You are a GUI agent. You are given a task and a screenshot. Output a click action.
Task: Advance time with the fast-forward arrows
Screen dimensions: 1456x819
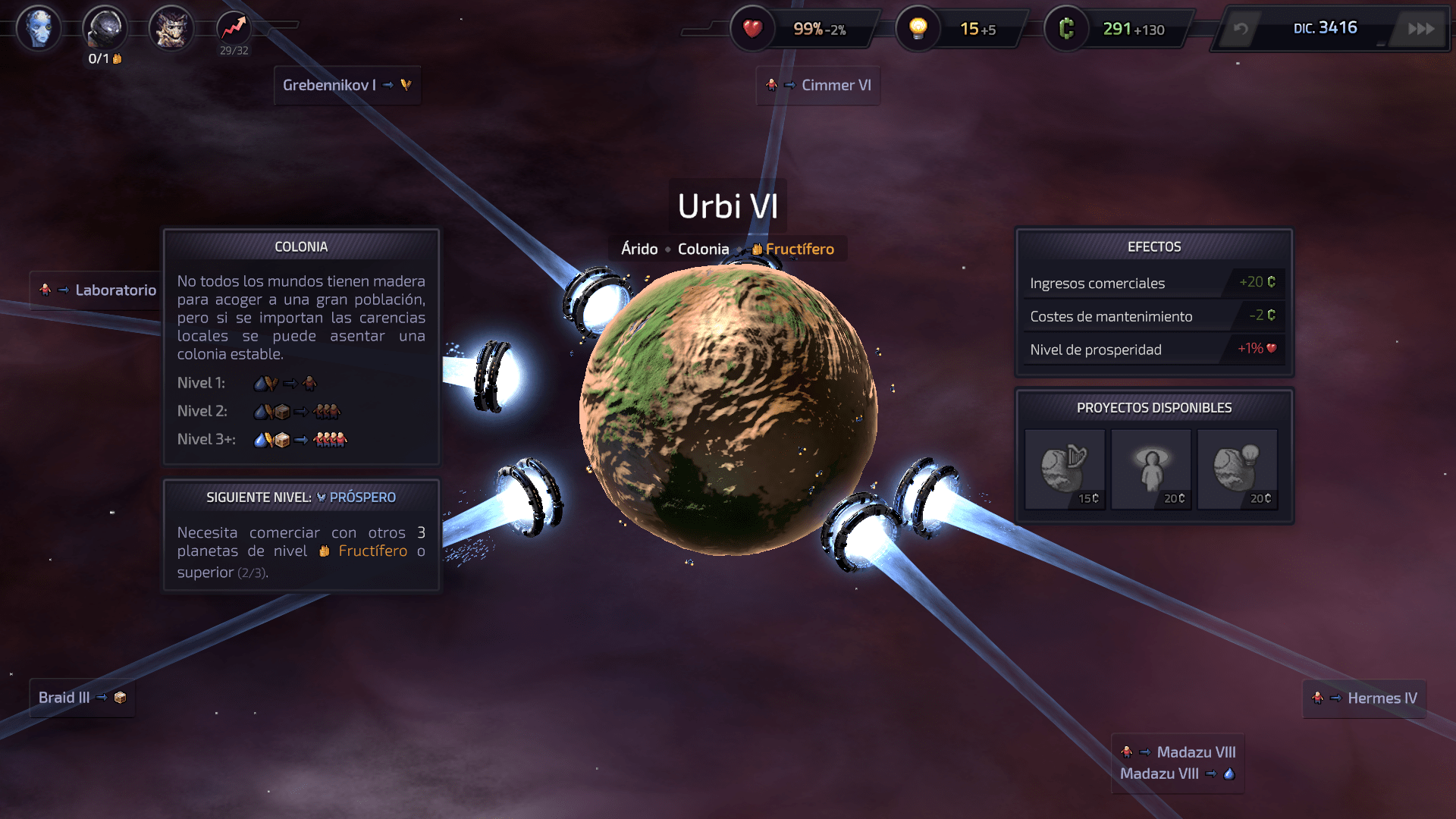(1420, 29)
